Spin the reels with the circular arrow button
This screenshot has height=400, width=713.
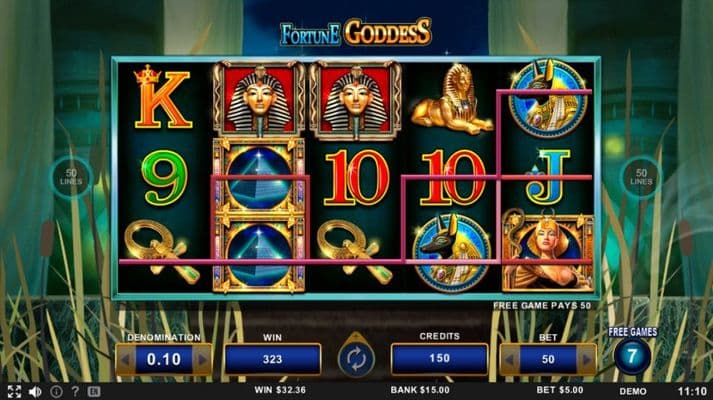coord(355,359)
